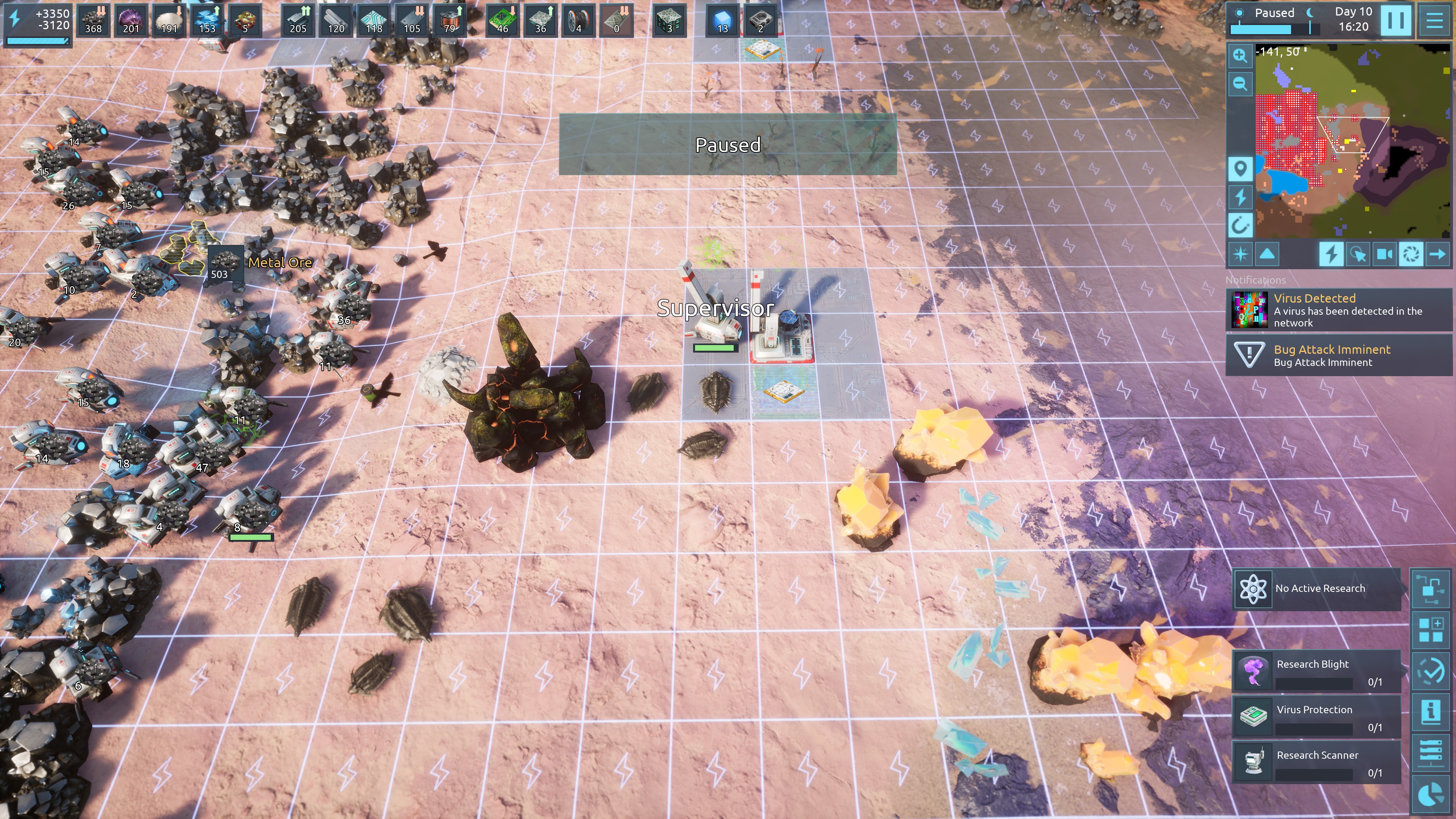Image resolution: width=1456 pixels, height=819 pixels.
Task: Click the right arrow button under minimap
Action: [1437, 254]
